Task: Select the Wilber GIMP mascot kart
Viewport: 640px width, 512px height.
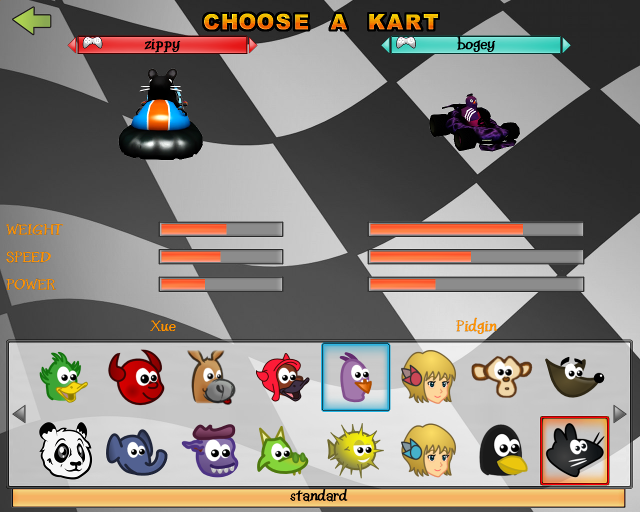Action: coord(574,377)
